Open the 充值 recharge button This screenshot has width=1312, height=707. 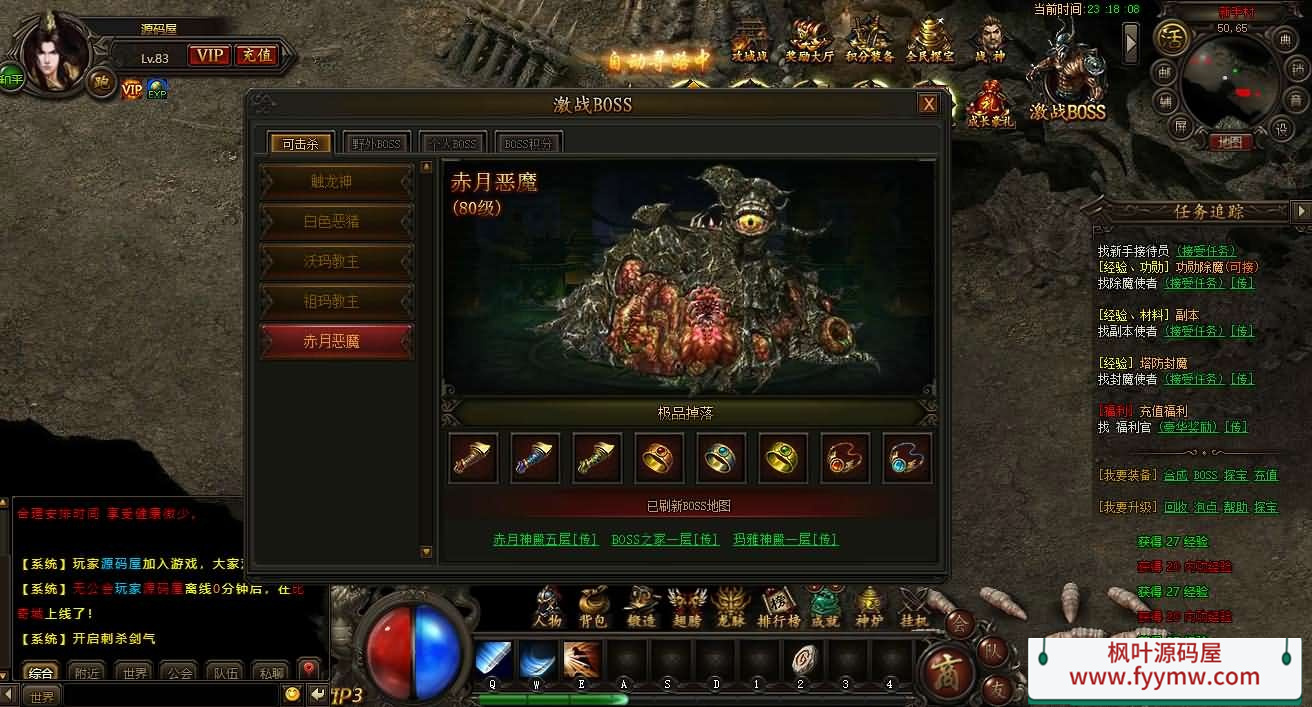257,55
